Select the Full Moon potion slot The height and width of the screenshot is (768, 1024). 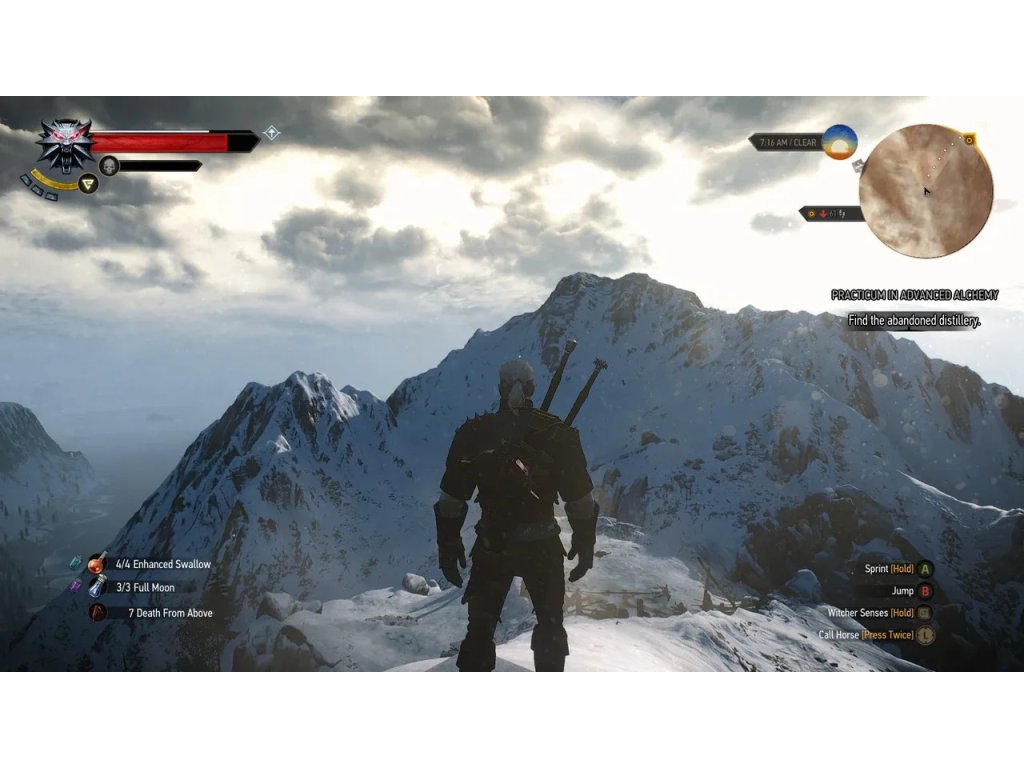(x=97, y=588)
